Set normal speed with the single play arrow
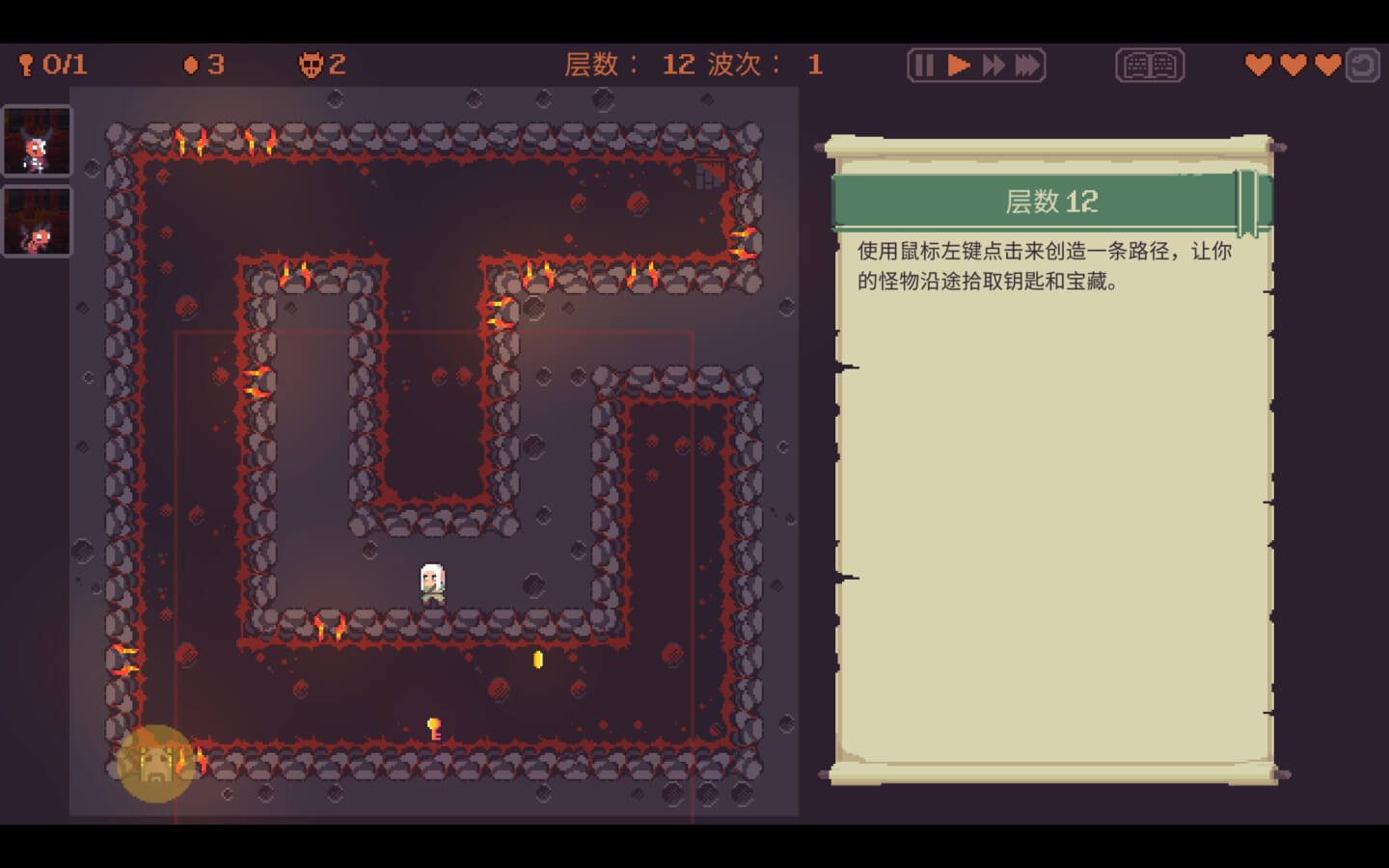This screenshot has width=1389, height=868. pos(958,66)
